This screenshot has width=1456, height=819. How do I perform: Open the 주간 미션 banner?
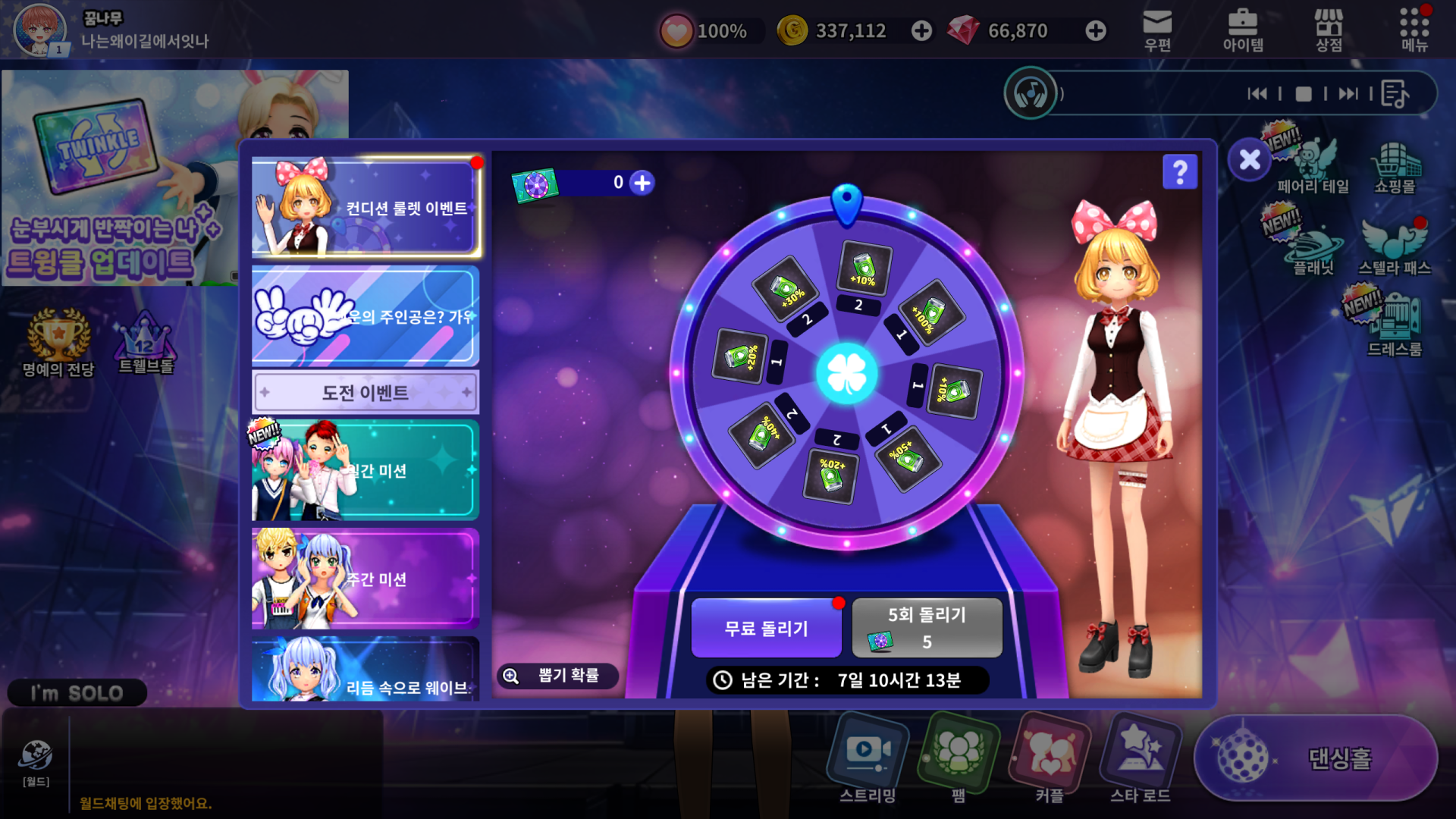(366, 579)
